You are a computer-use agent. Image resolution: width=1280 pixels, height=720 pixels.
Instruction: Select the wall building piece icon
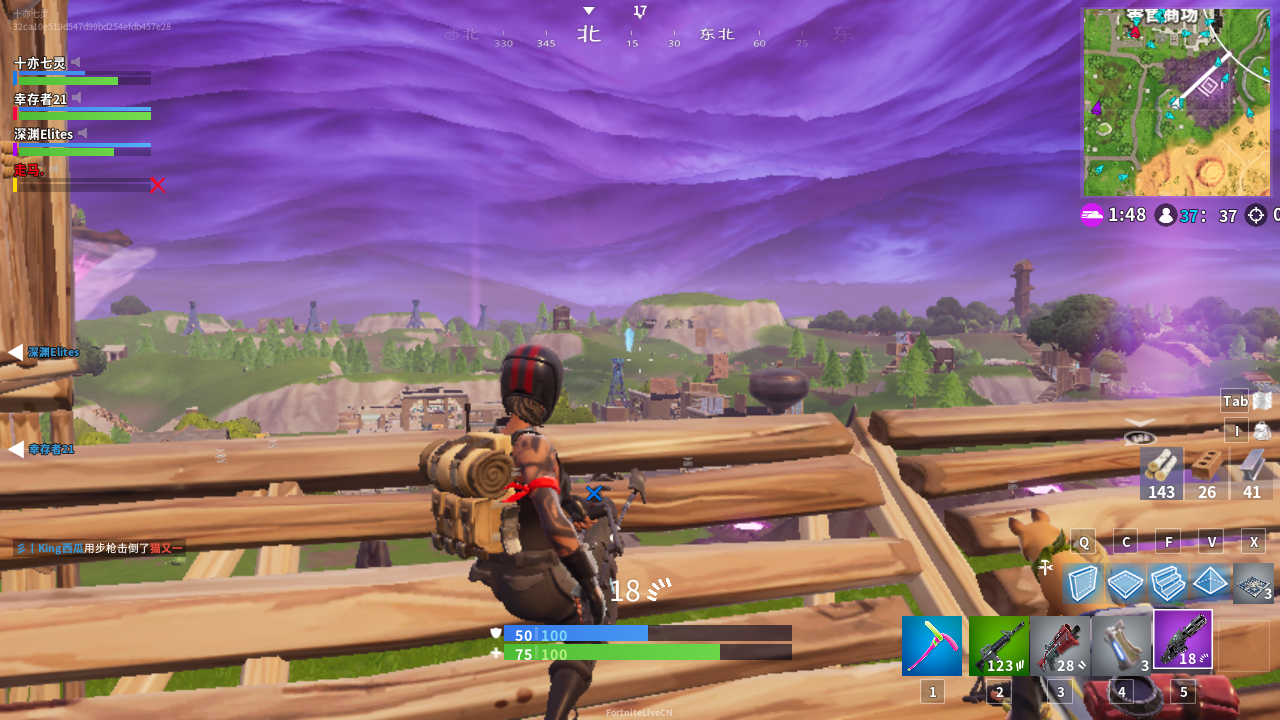click(1083, 583)
